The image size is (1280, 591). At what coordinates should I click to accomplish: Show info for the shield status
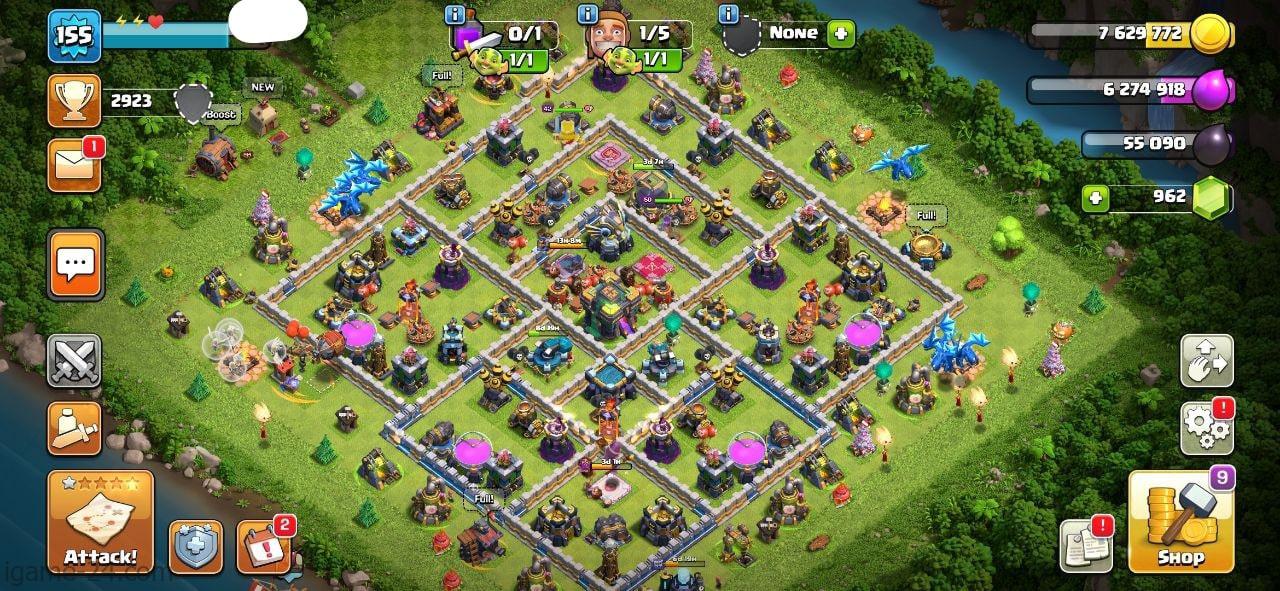coord(729,15)
